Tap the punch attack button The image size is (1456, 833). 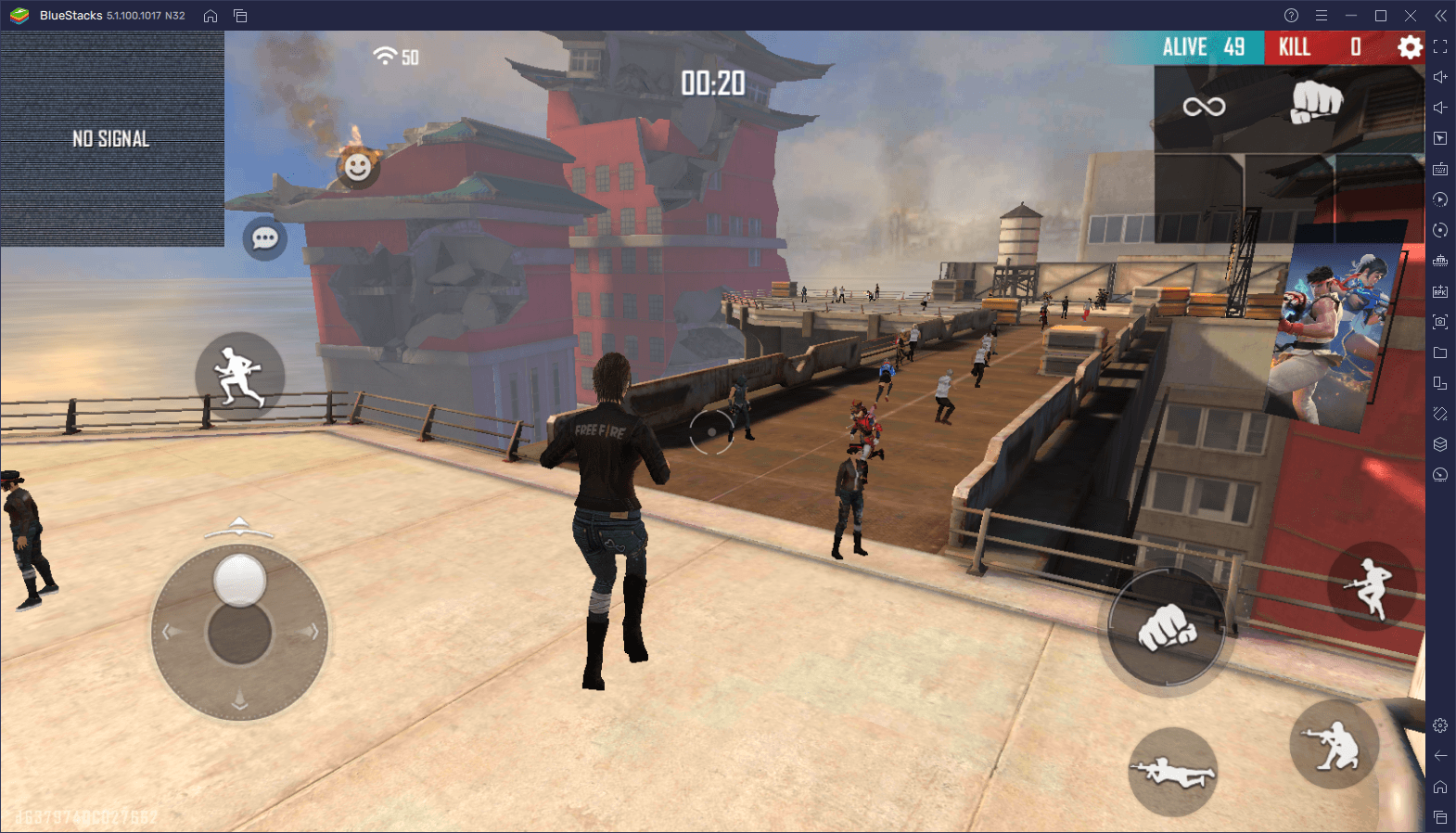coord(1167,629)
